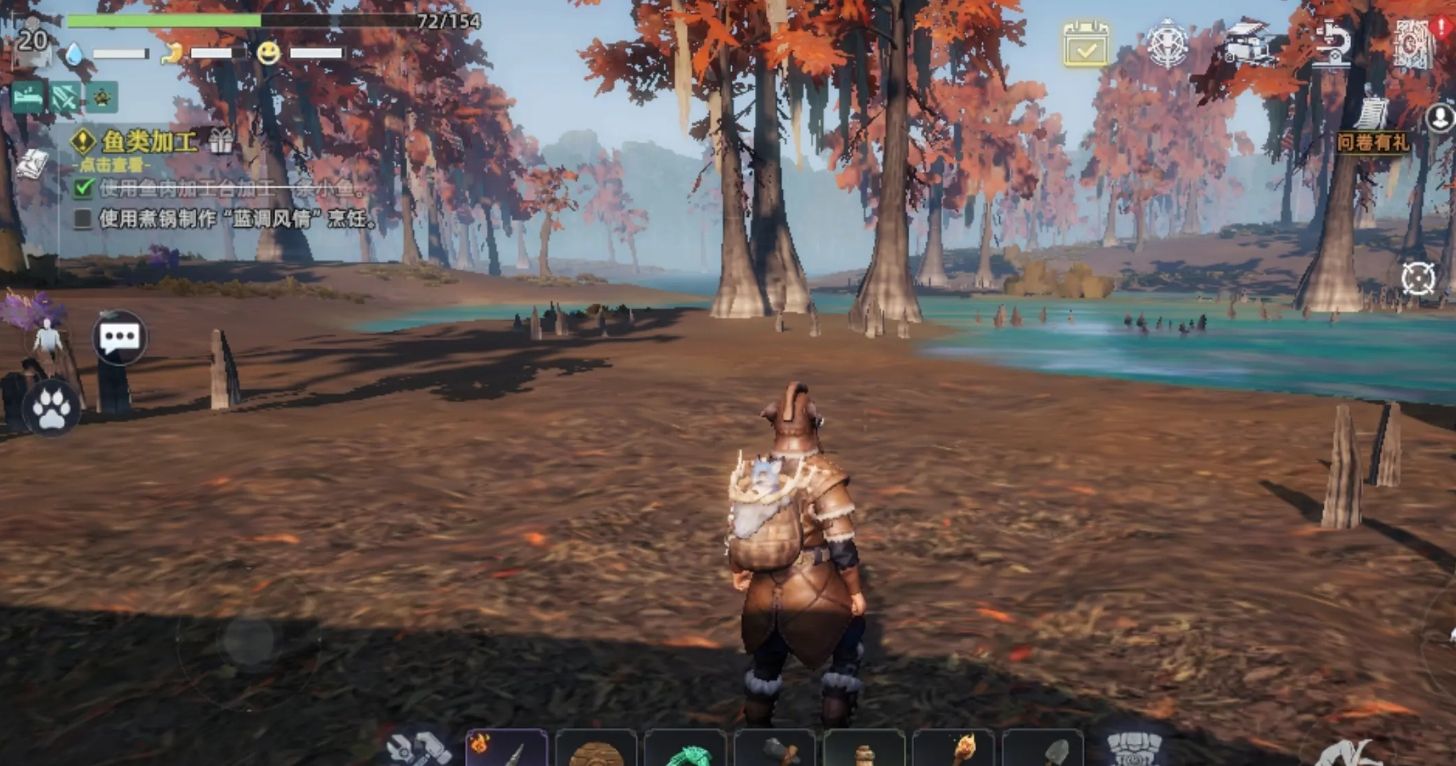Tap the paw print pet button
Image resolution: width=1456 pixels, height=766 pixels.
tap(52, 408)
